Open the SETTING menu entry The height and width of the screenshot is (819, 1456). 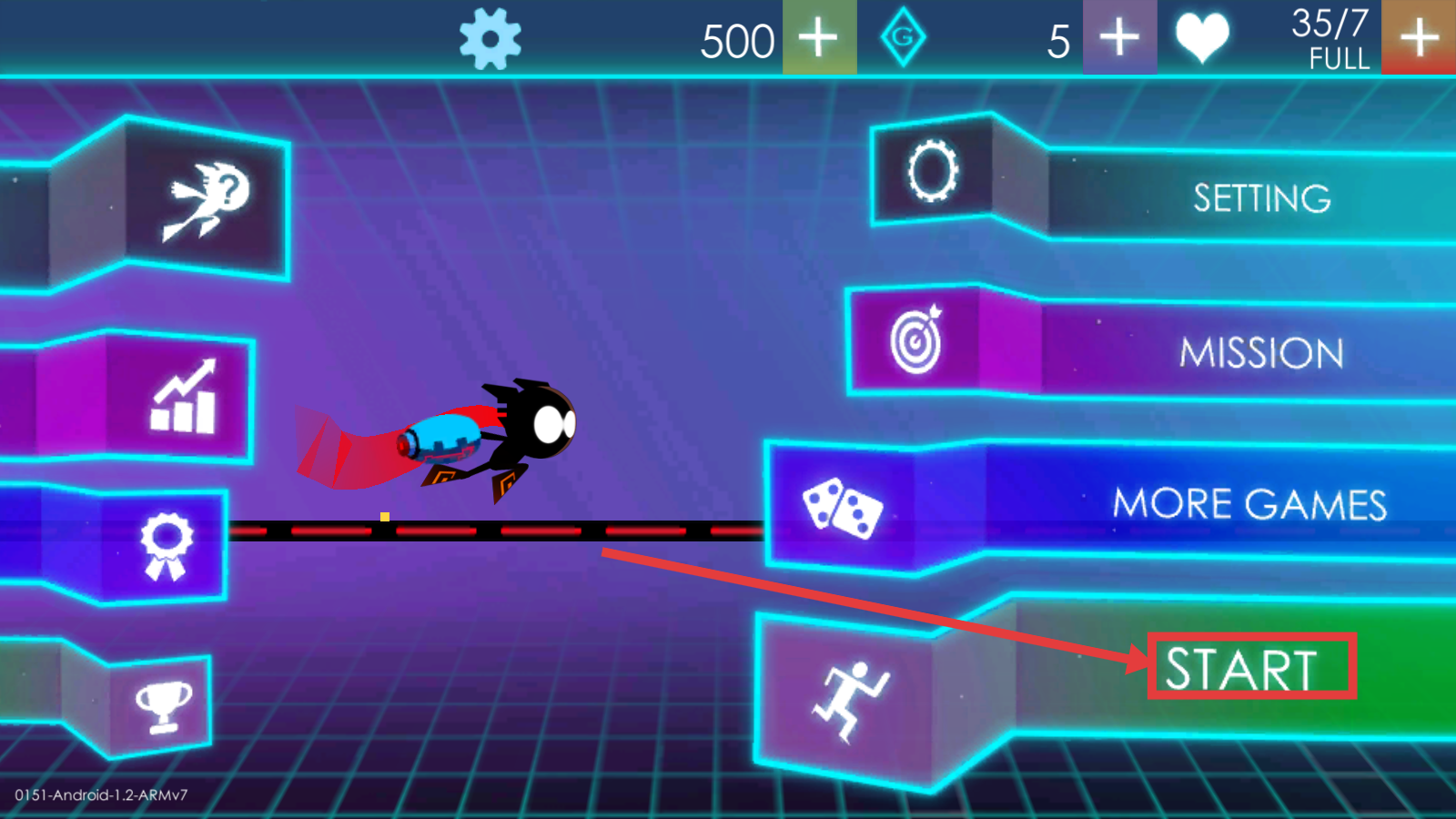1261,198
